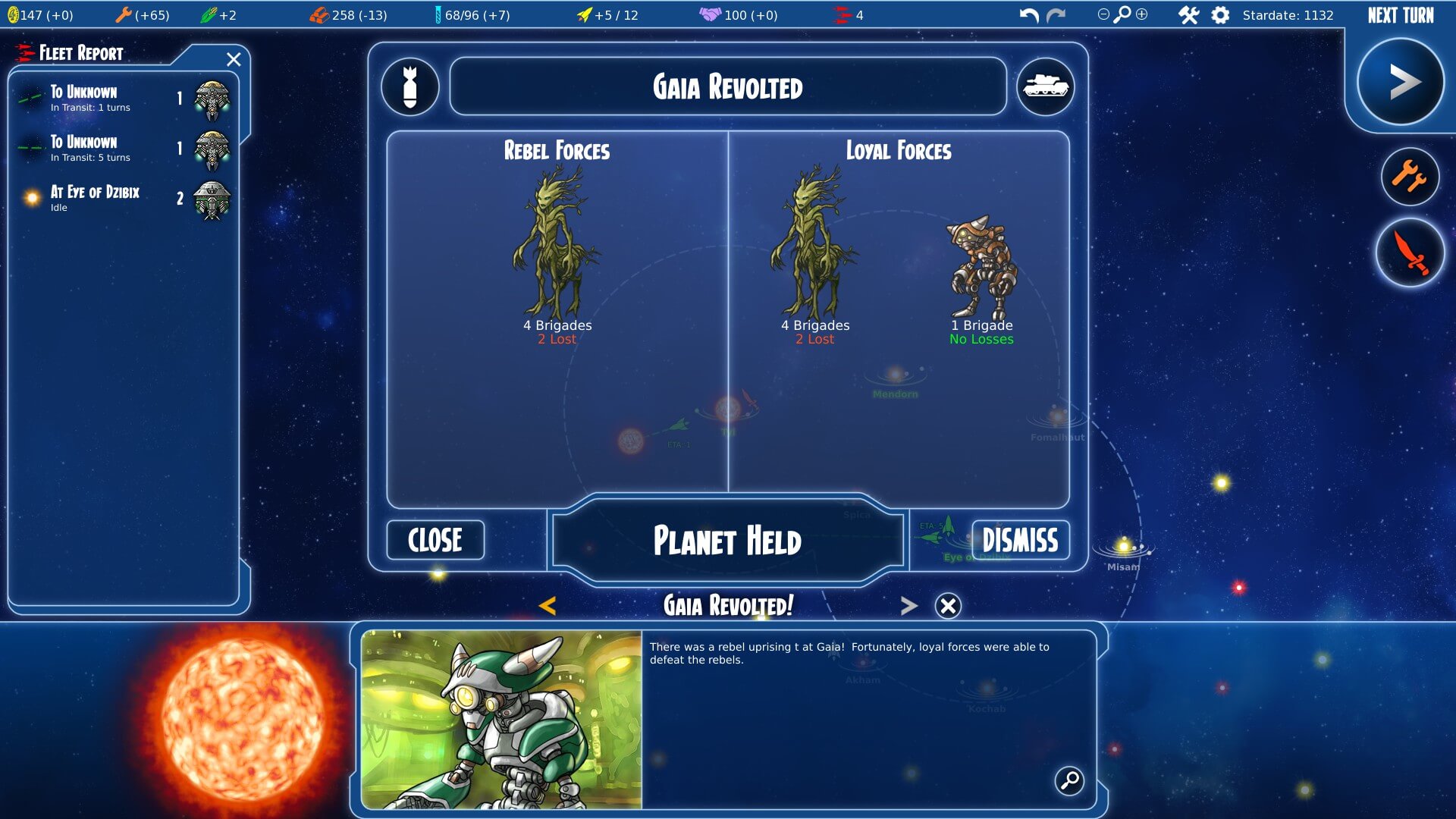Go to the next event notification
The width and height of the screenshot is (1456, 819).
point(908,605)
